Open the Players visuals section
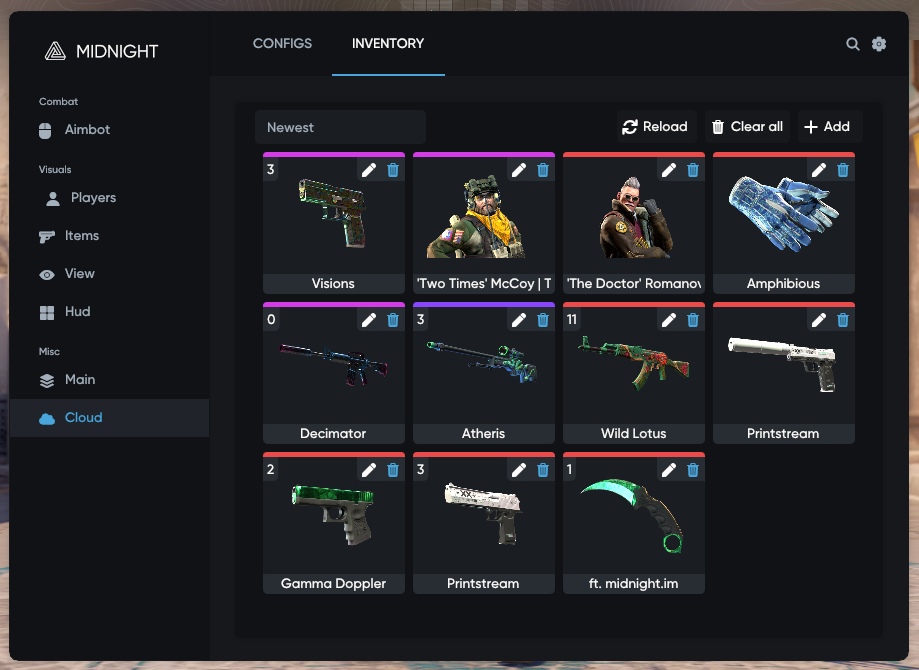 (x=93, y=198)
